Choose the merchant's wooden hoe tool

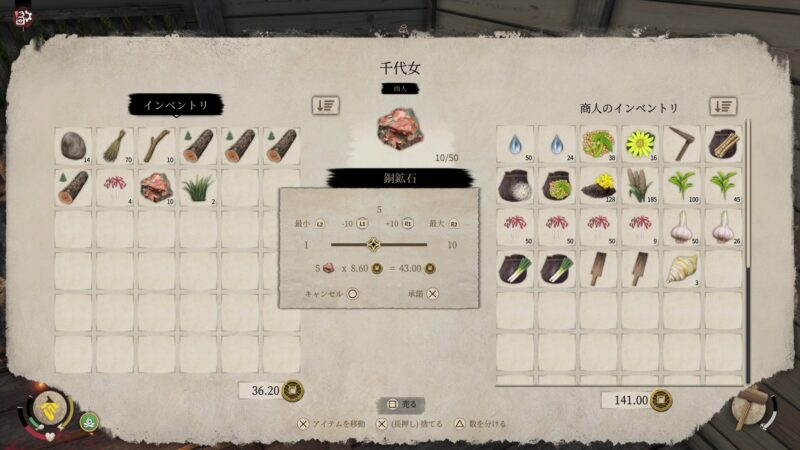(682, 145)
